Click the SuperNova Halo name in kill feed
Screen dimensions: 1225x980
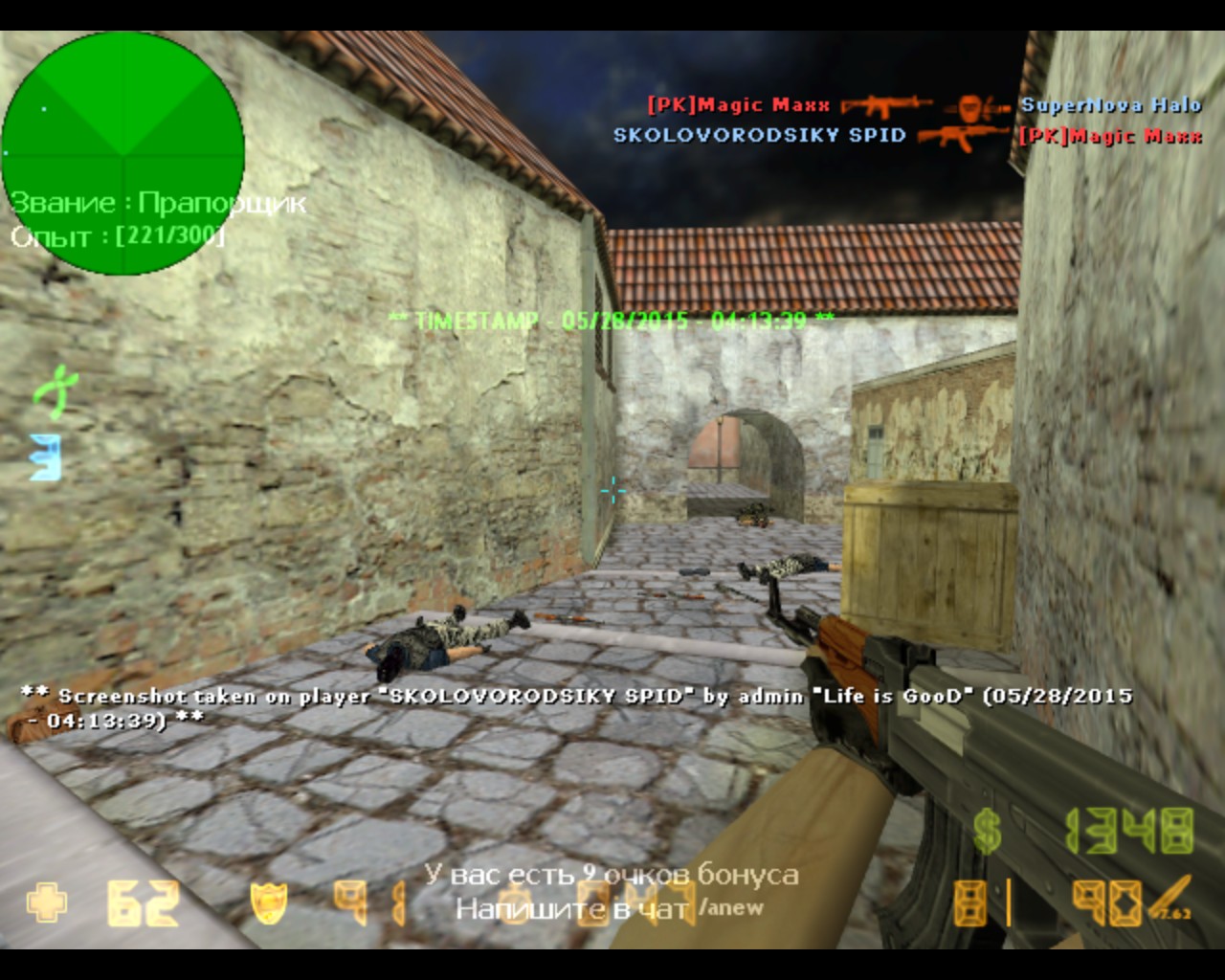tap(1113, 105)
